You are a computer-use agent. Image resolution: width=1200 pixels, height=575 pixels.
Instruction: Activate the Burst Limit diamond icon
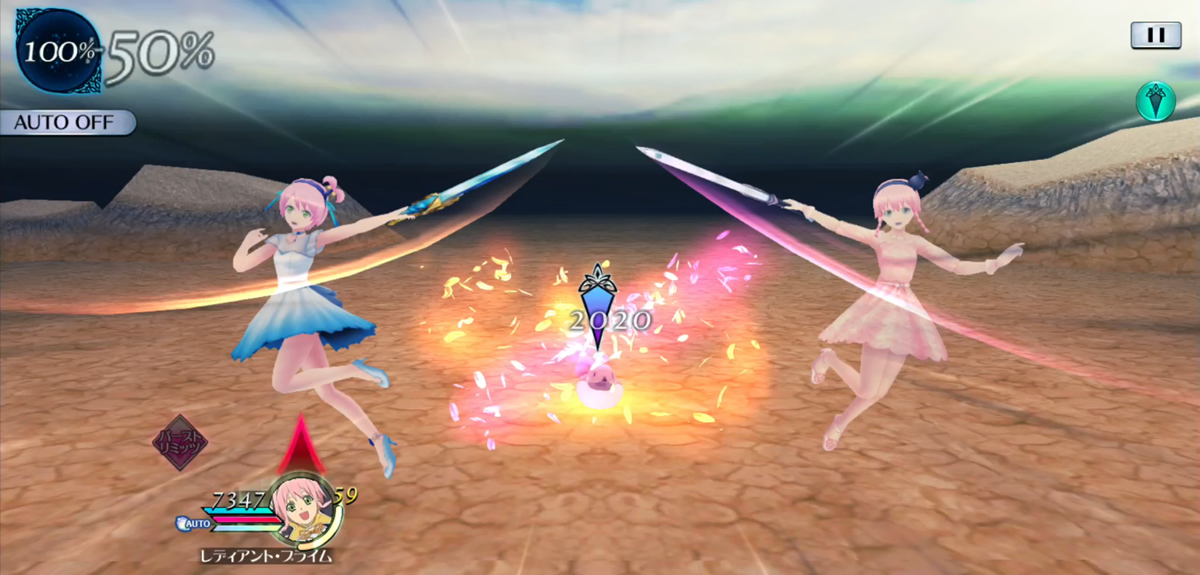coord(180,443)
